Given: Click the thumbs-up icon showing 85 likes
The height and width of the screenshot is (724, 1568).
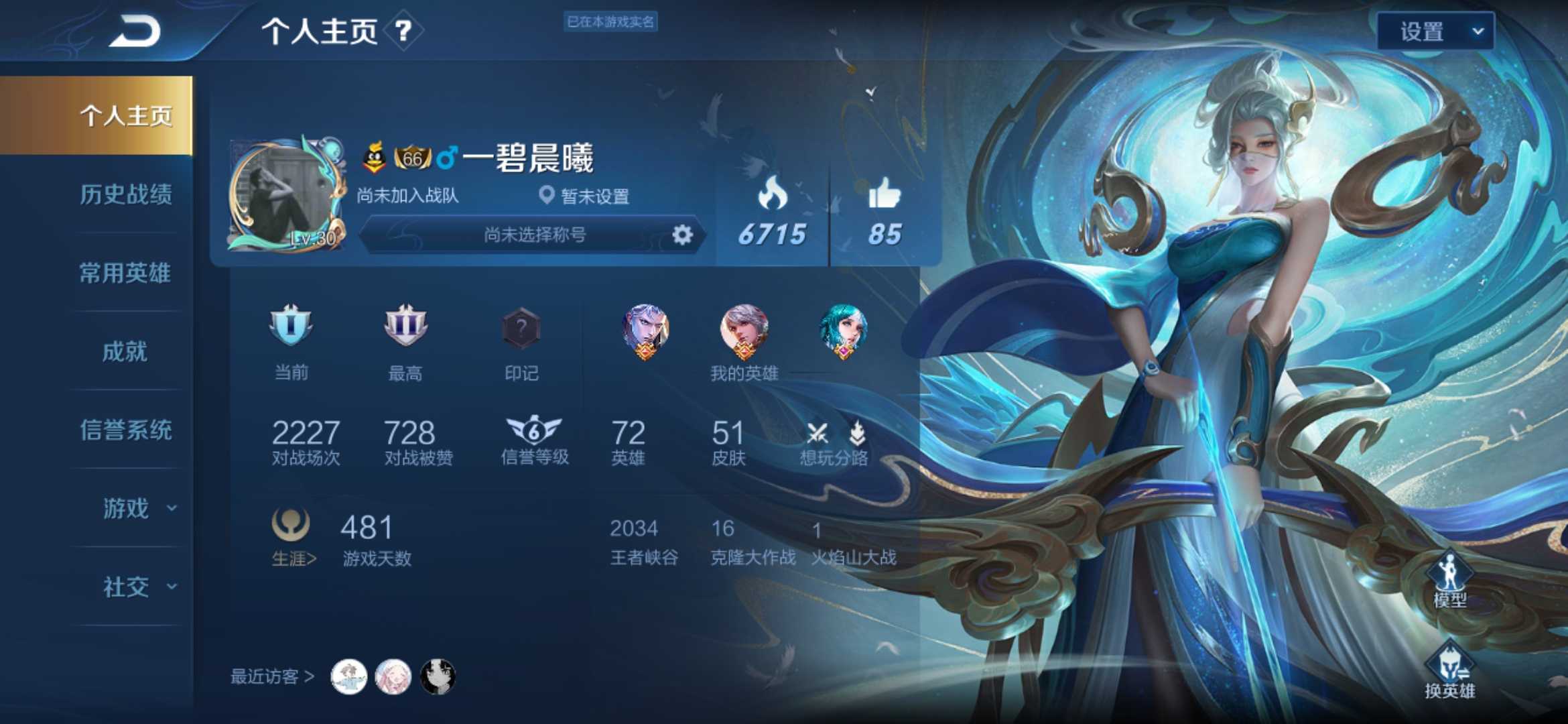Looking at the screenshot, I should pyautogui.click(x=885, y=193).
